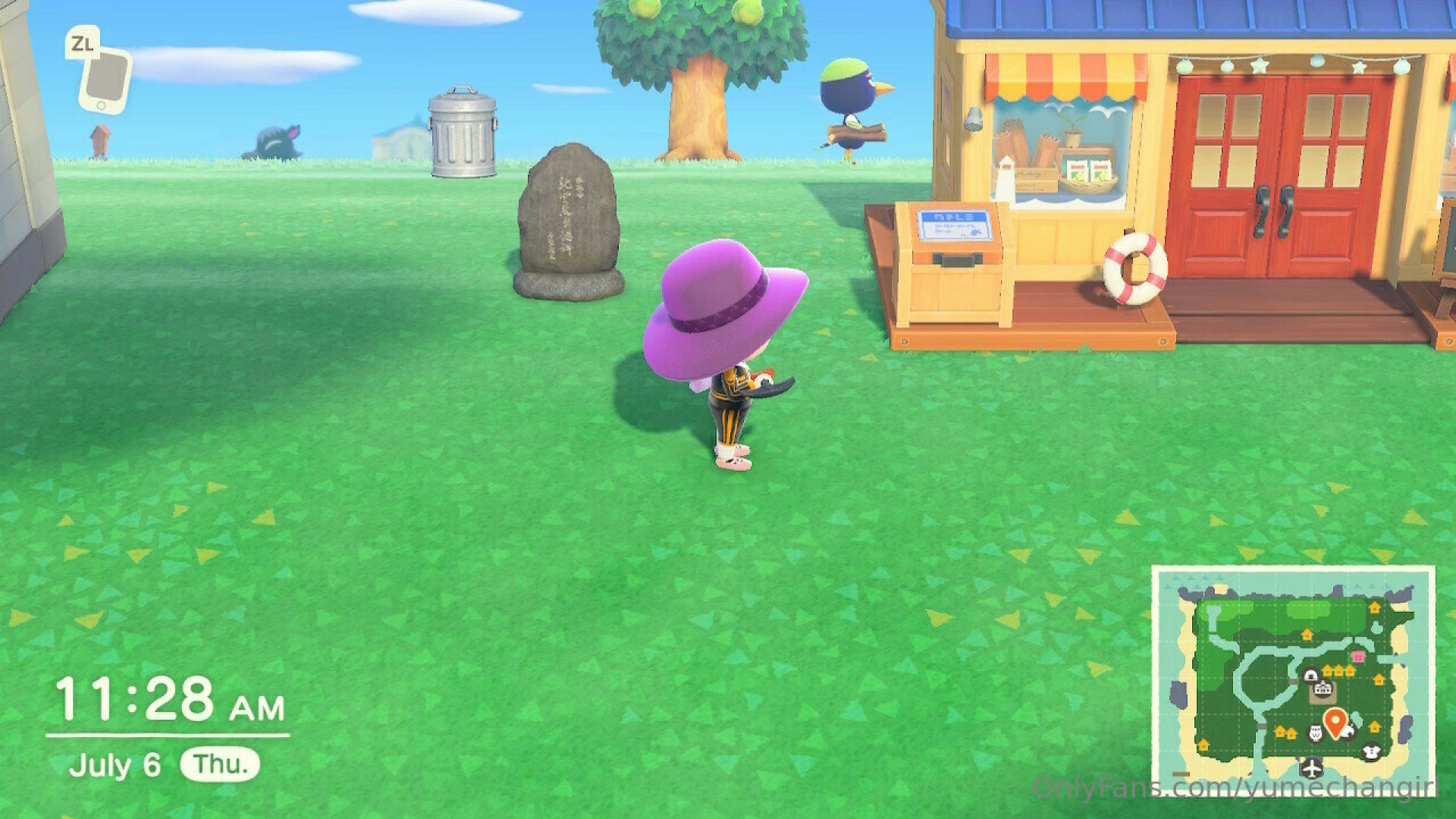
Task: Click the orange location pin on the minimap
Action: click(x=1335, y=720)
